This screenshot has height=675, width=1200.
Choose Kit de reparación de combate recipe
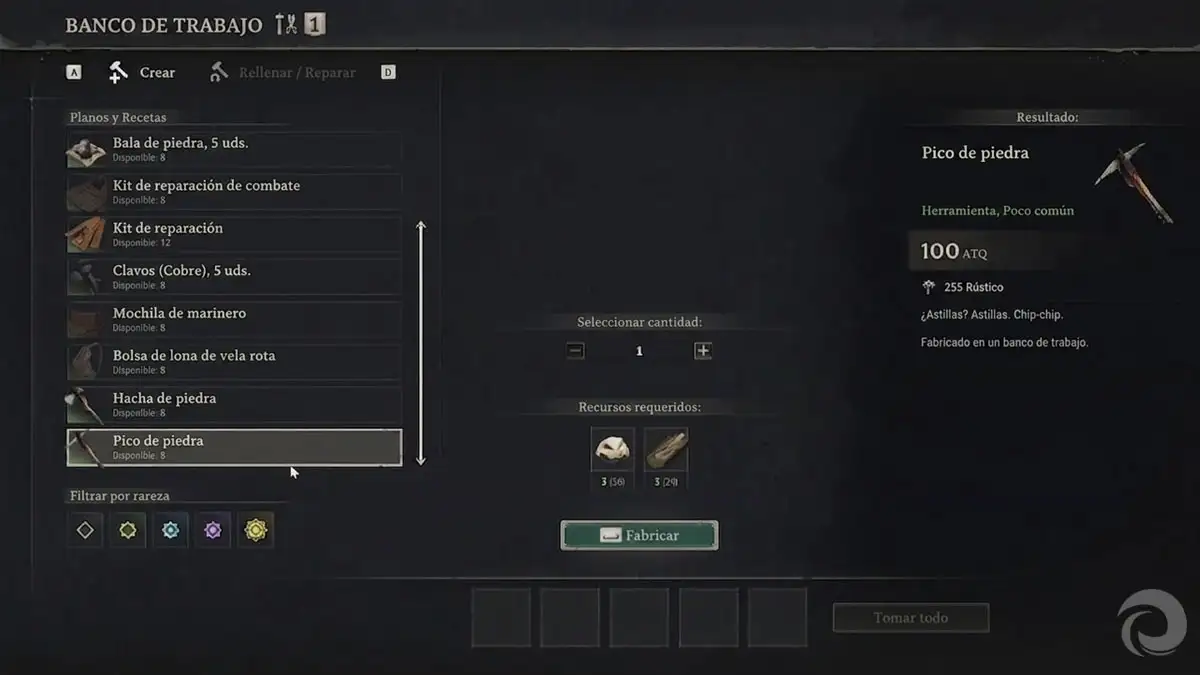point(234,191)
